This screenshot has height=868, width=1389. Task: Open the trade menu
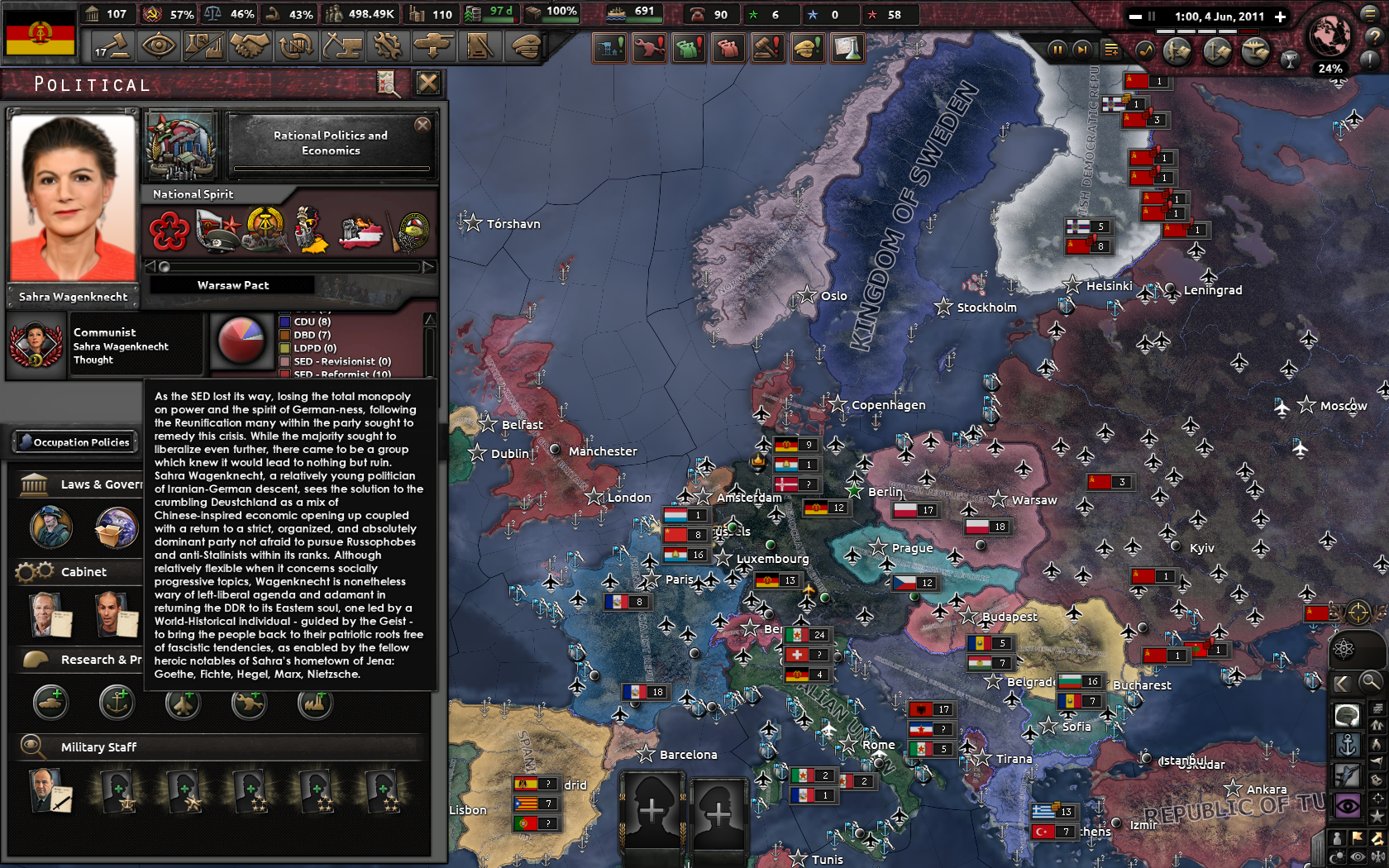(x=295, y=45)
